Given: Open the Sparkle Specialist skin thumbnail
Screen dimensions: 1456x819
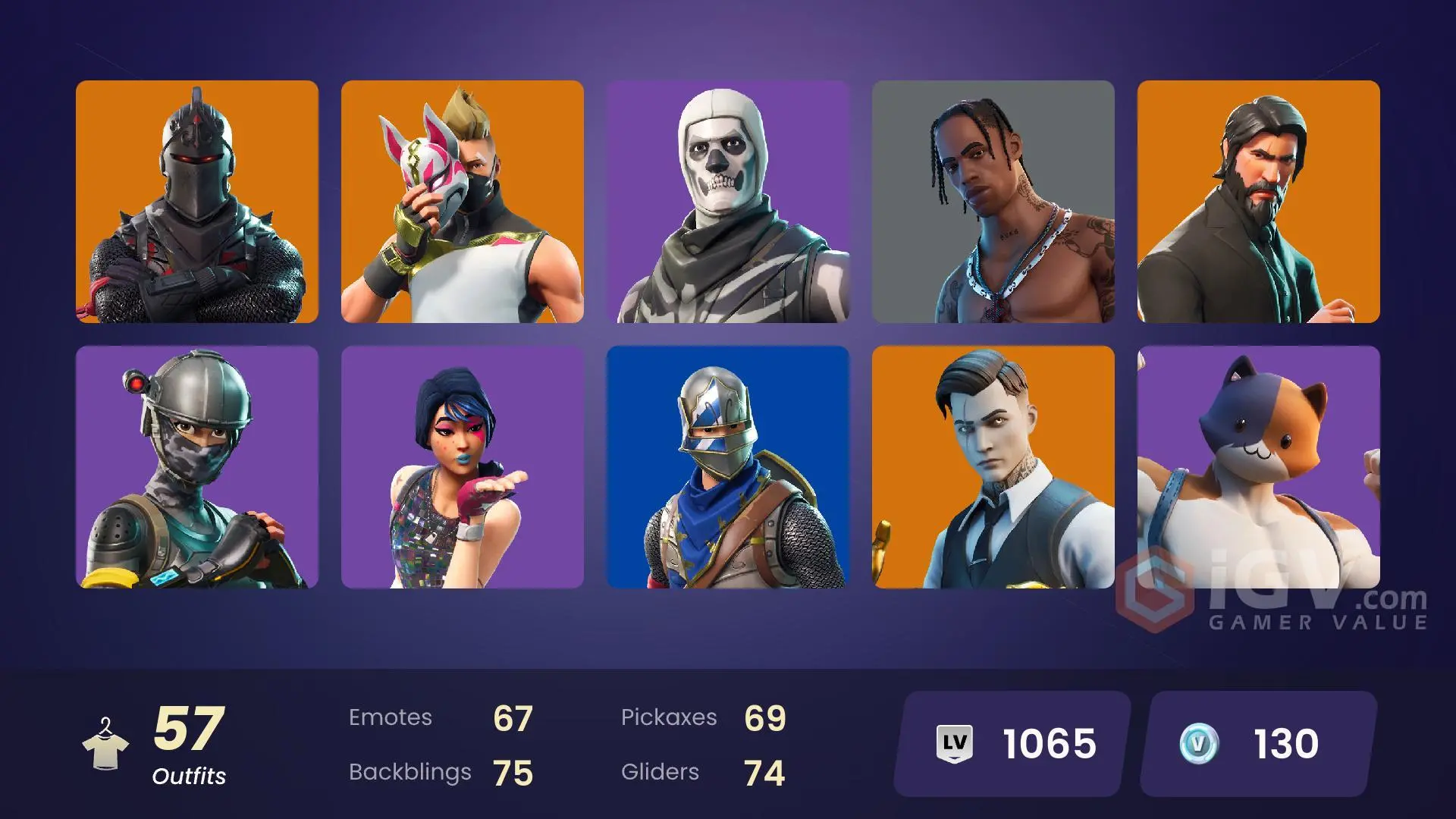Looking at the screenshot, I should click(x=463, y=466).
